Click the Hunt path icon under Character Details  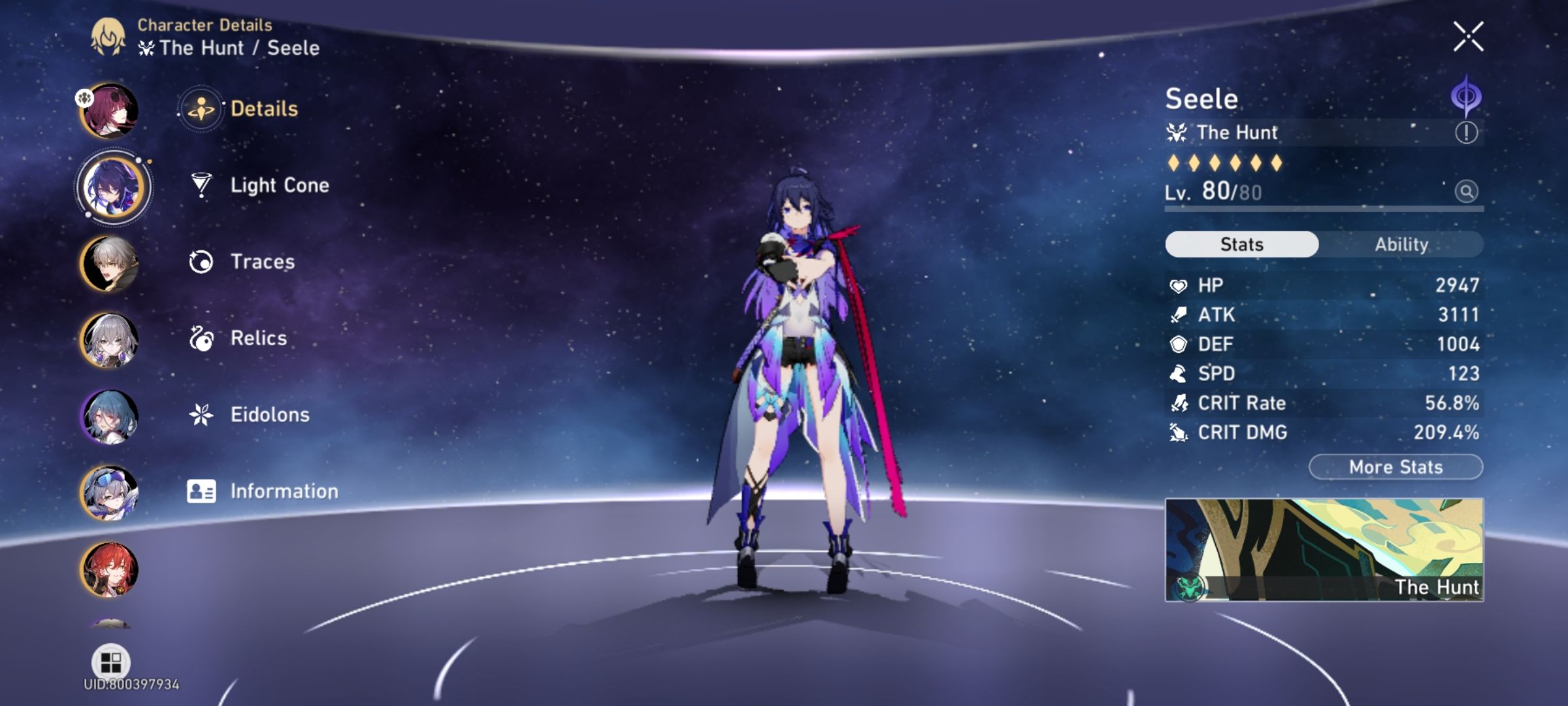click(x=146, y=46)
